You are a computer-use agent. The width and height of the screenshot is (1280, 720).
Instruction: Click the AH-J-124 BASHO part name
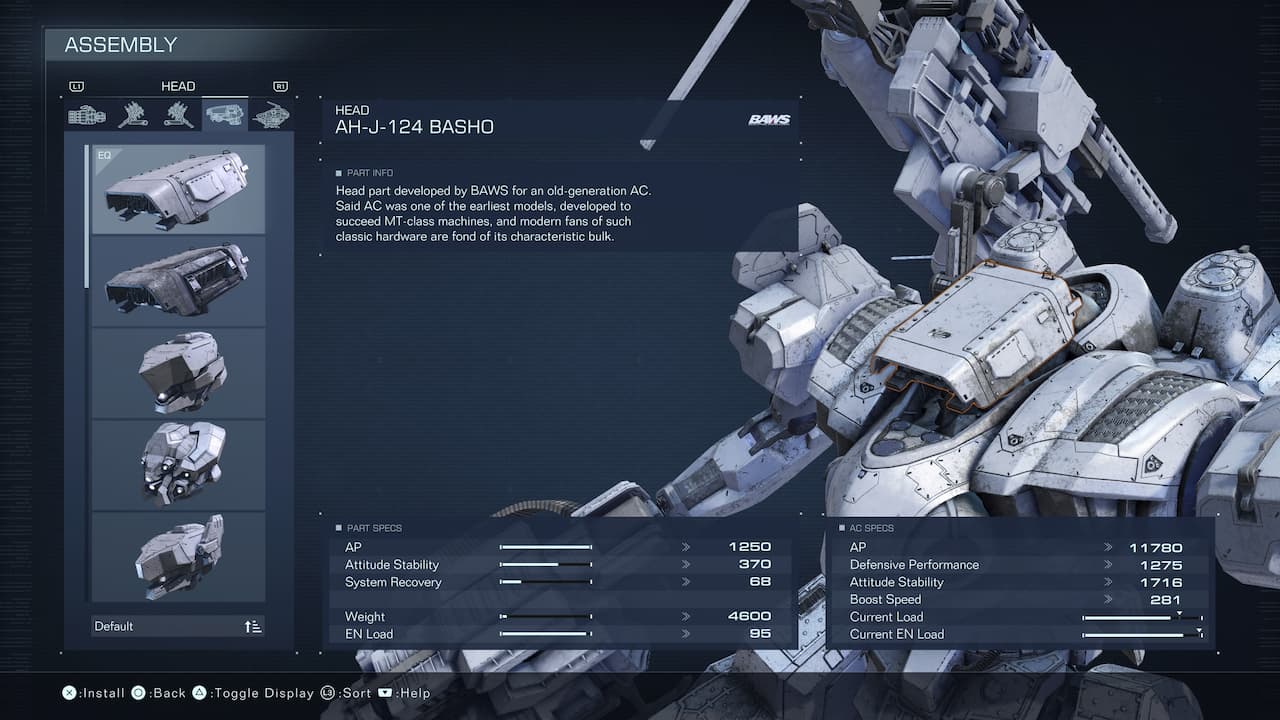[415, 127]
